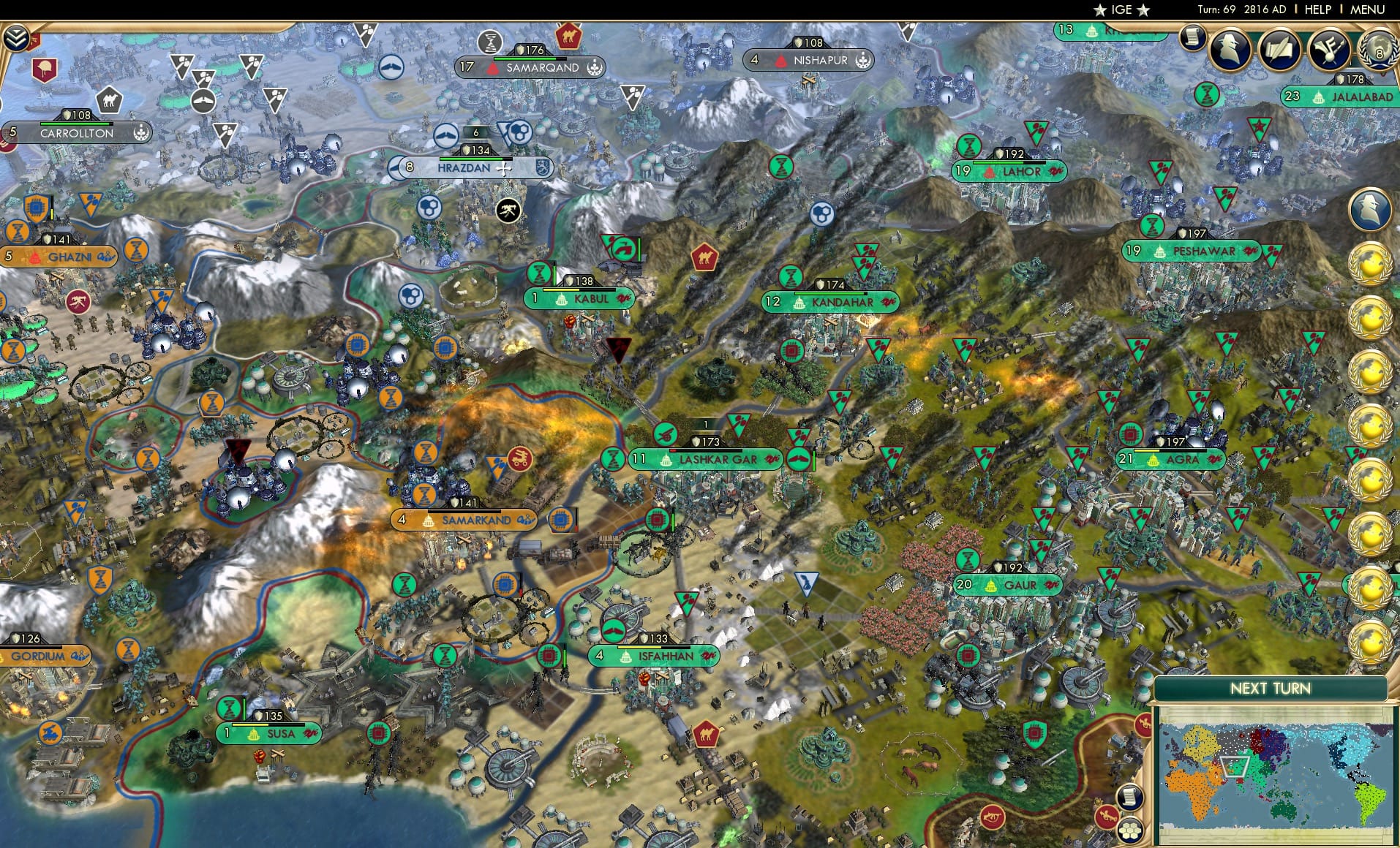The image size is (1400, 848).
Task: Select the Lashkar Gar city banner
Action: point(706,459)
